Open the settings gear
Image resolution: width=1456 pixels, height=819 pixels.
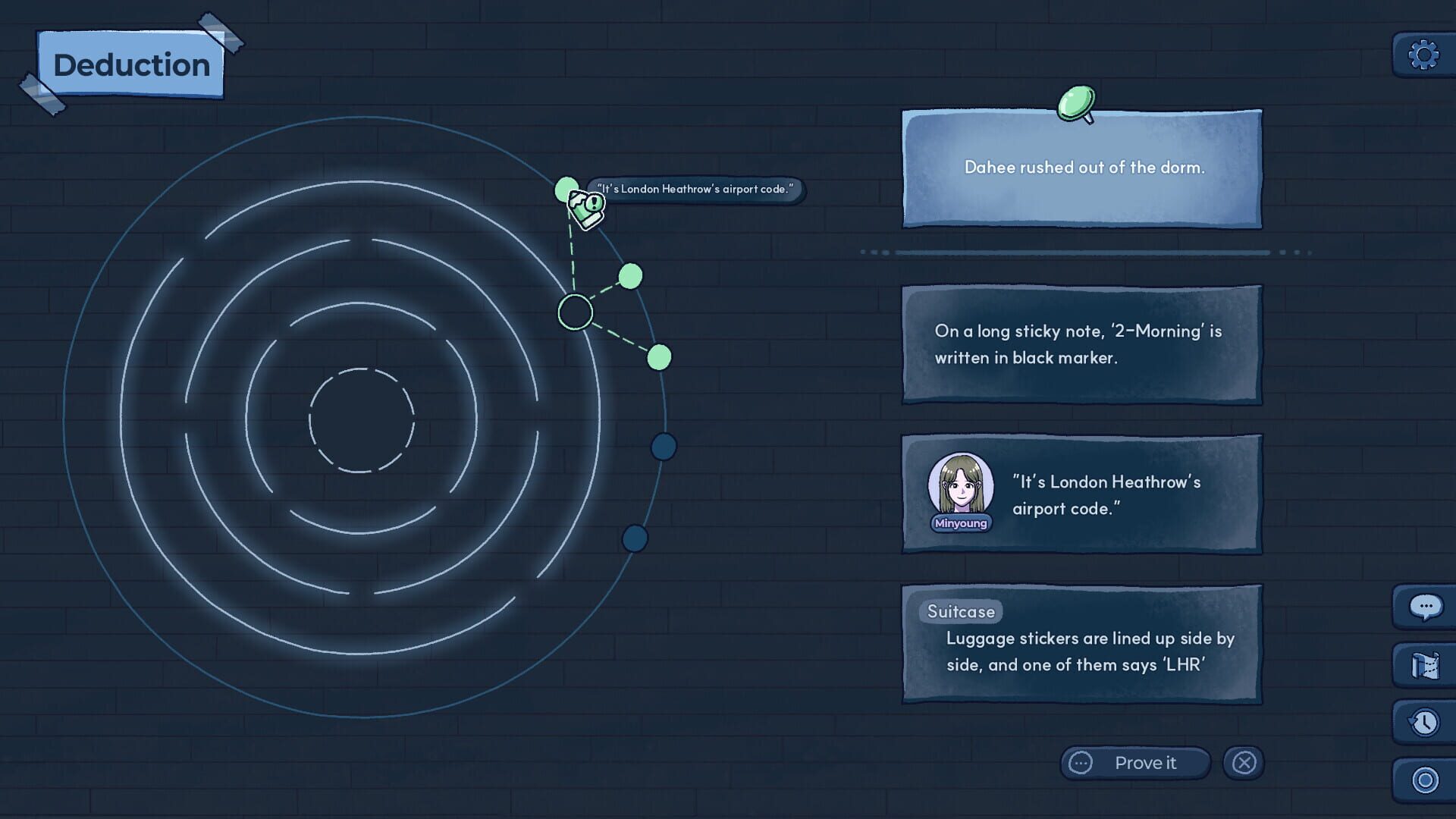[1424, 53]
